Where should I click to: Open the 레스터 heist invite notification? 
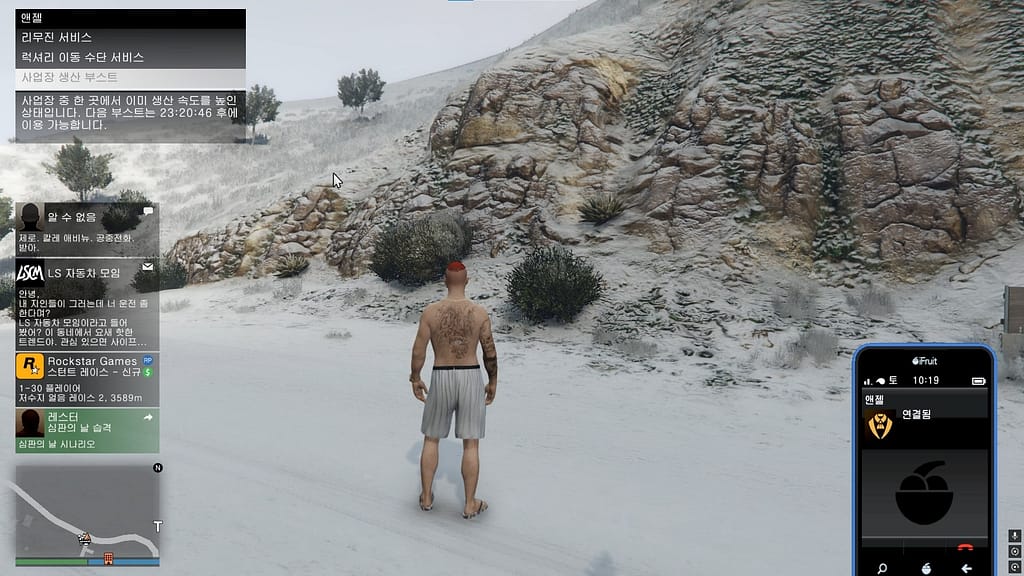tap(87, 430)
